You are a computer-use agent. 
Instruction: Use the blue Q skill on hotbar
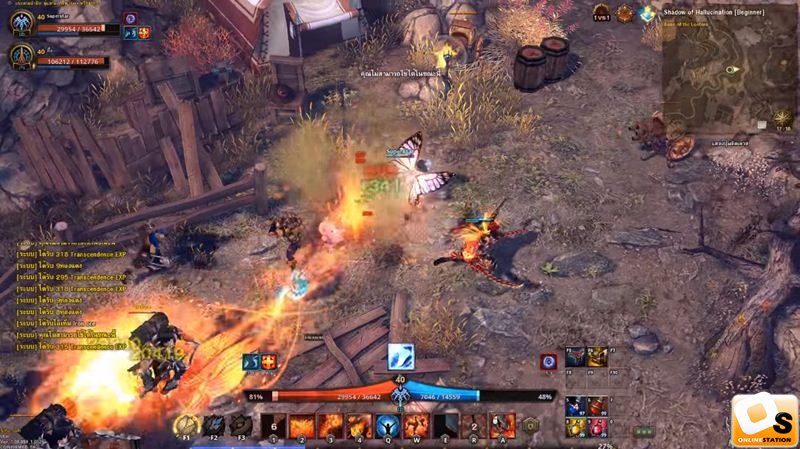tap(388, 427)
